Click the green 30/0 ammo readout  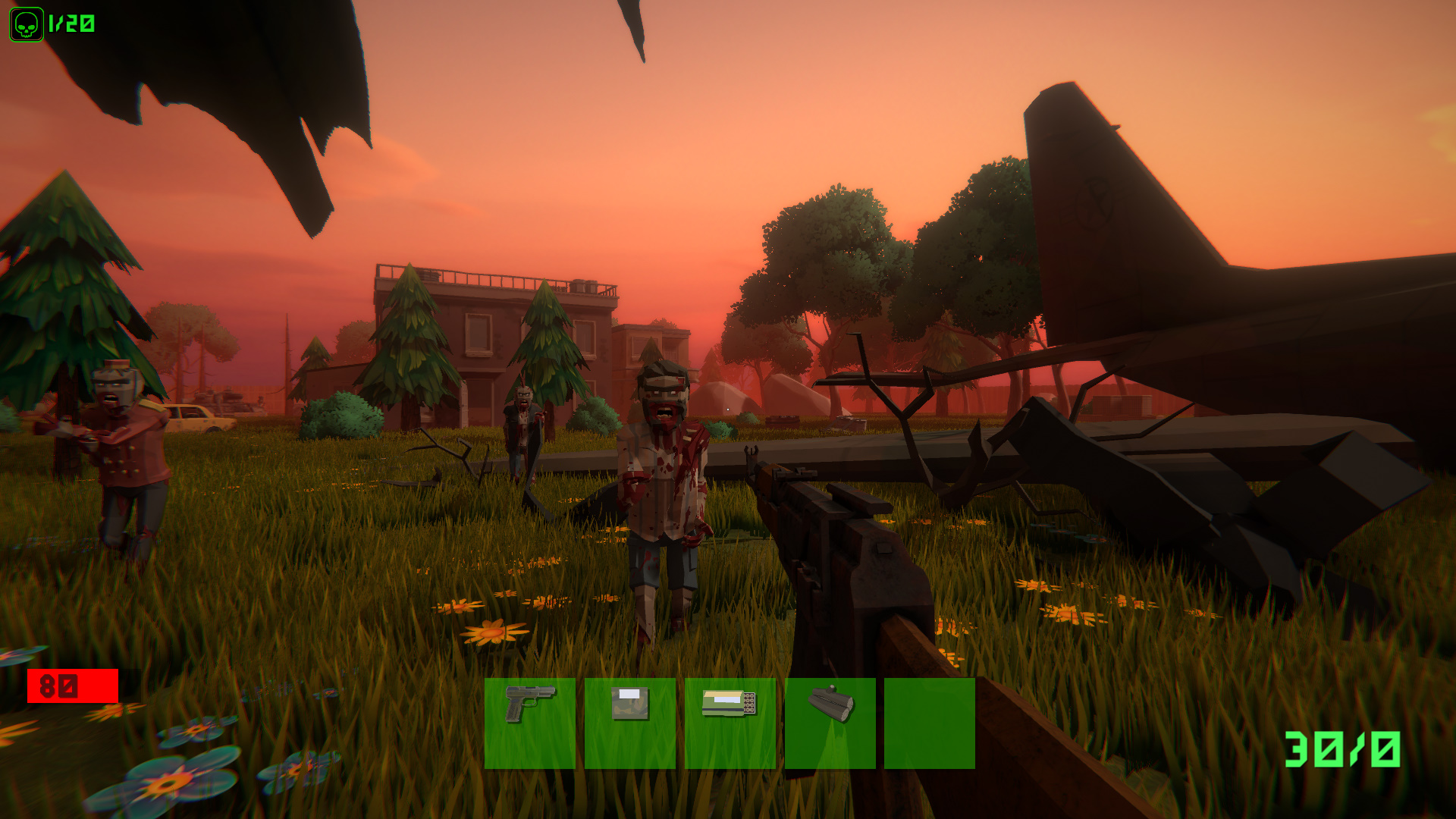[x=1342, y=751]
